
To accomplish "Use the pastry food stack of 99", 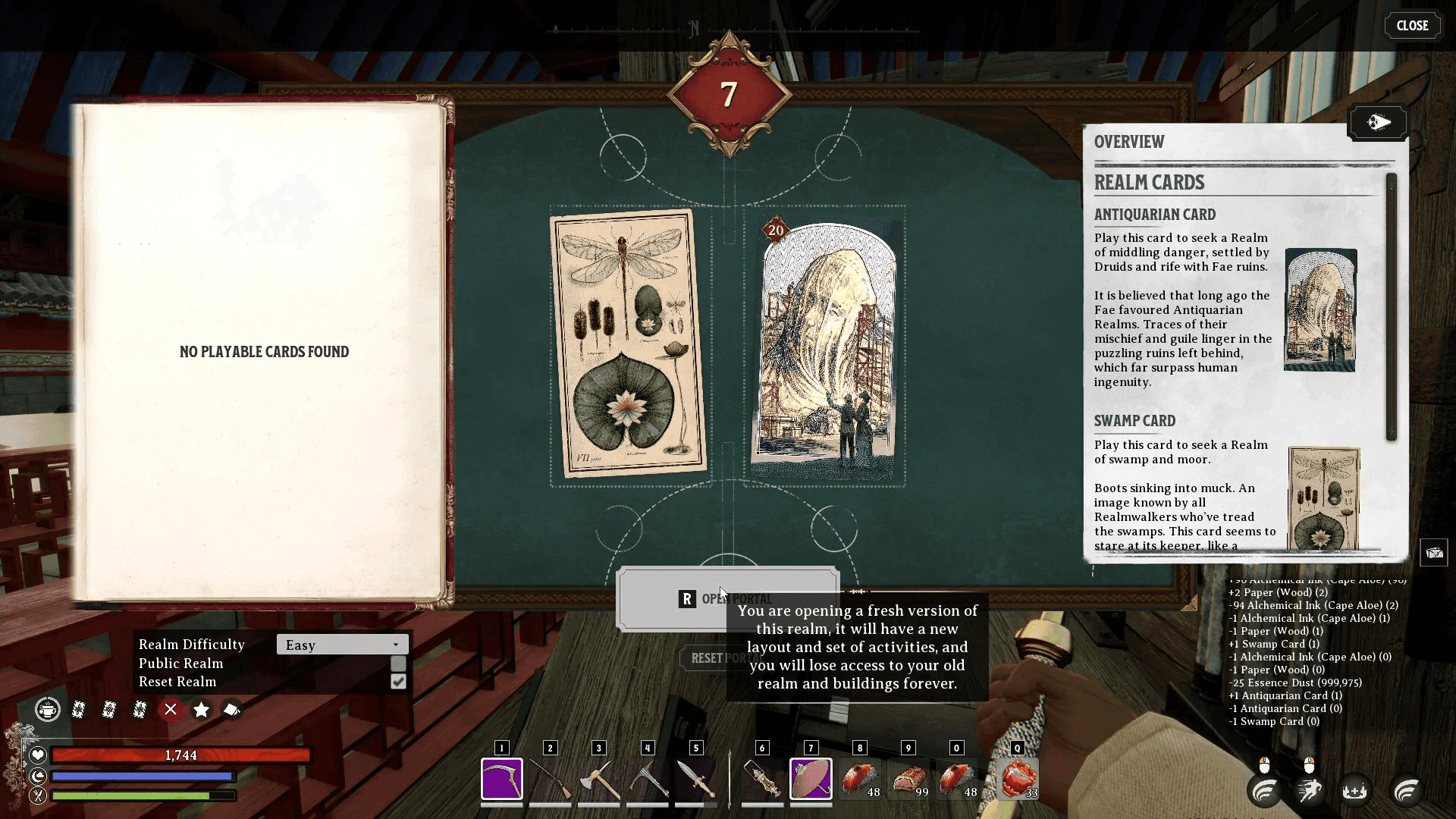I will 908,779.
